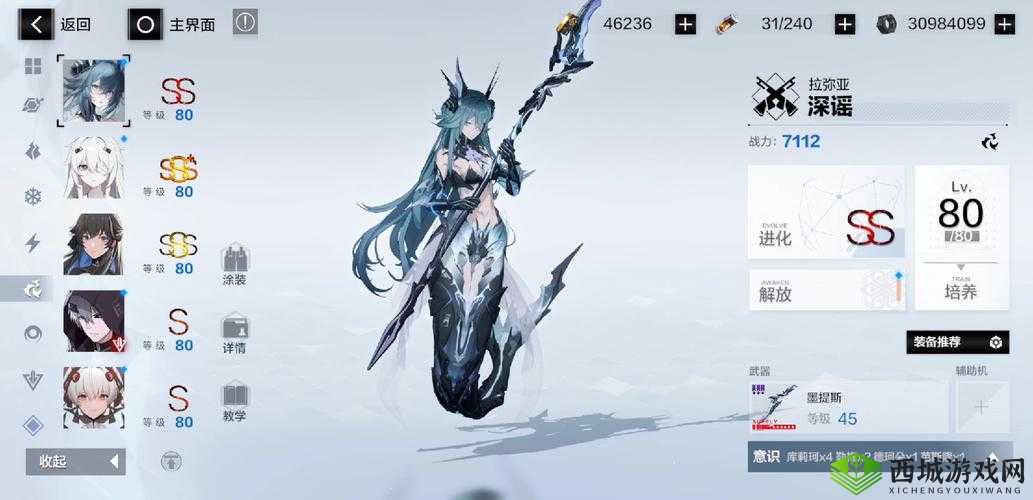
Task: Open the 涂装 coating menu
Action: (235, 265)
